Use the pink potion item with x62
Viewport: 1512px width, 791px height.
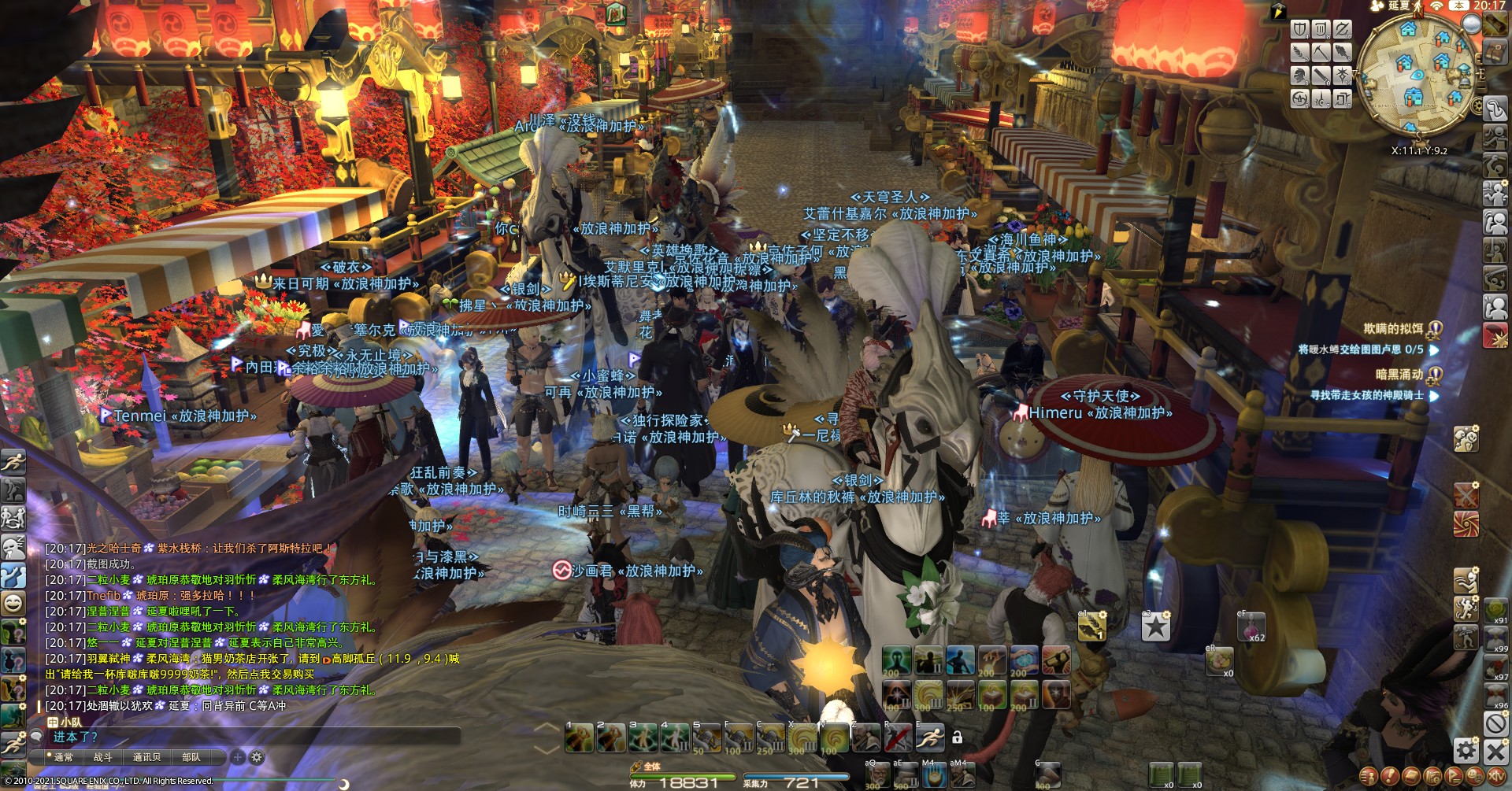tap(1251, 627)
